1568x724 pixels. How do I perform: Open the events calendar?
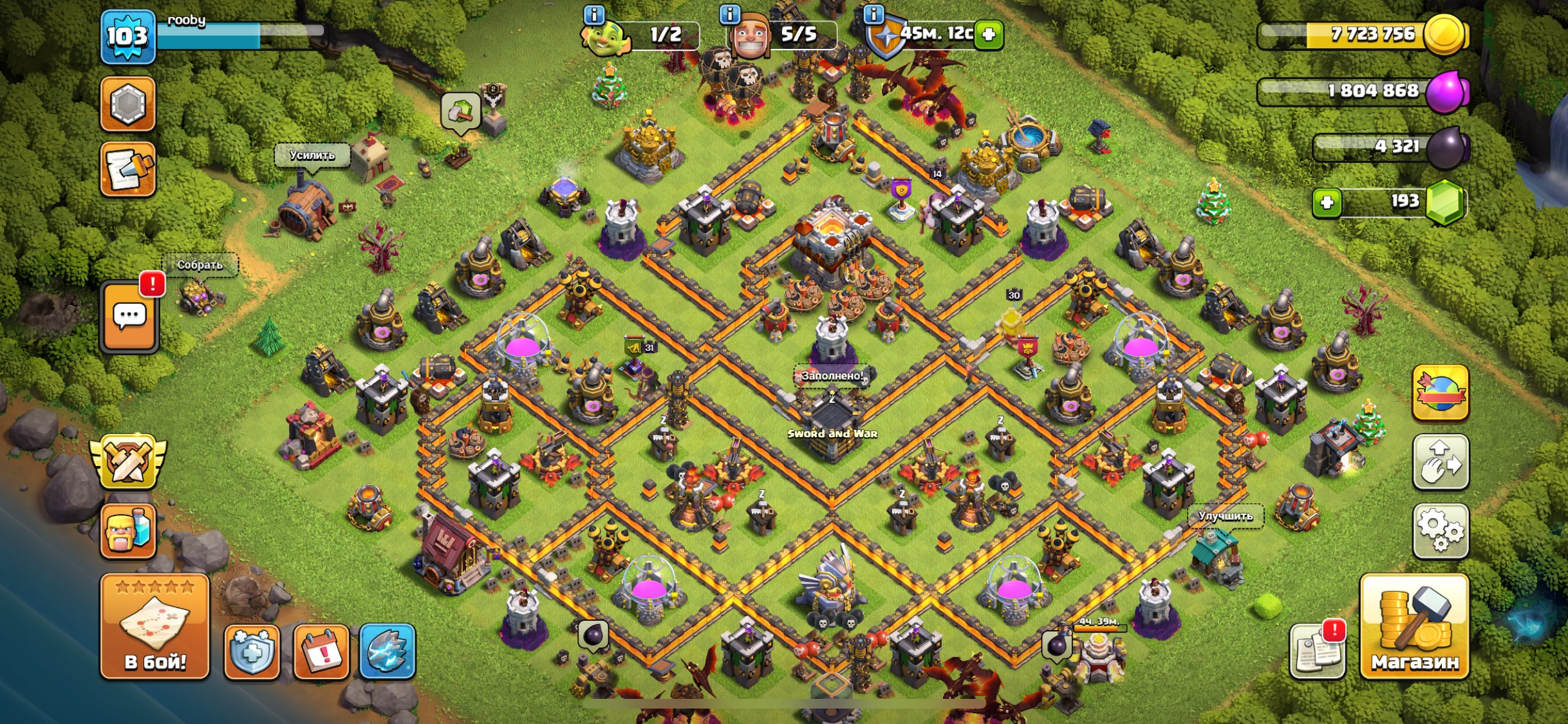pyautogui.click(x=321, y=651)
